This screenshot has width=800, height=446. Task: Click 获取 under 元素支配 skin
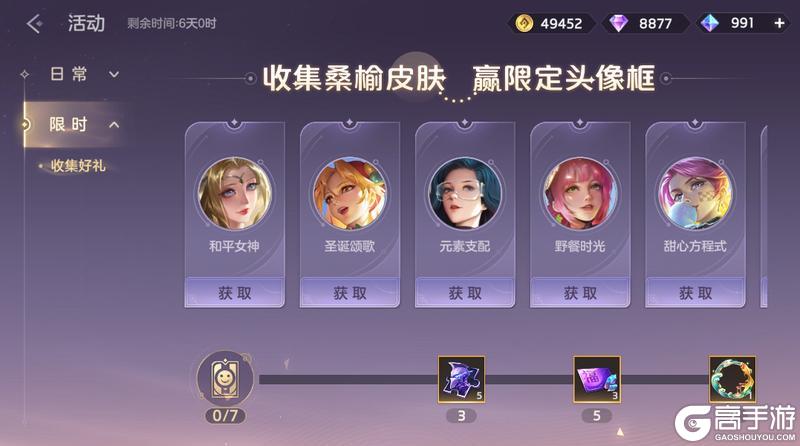(x=464, y=293)
